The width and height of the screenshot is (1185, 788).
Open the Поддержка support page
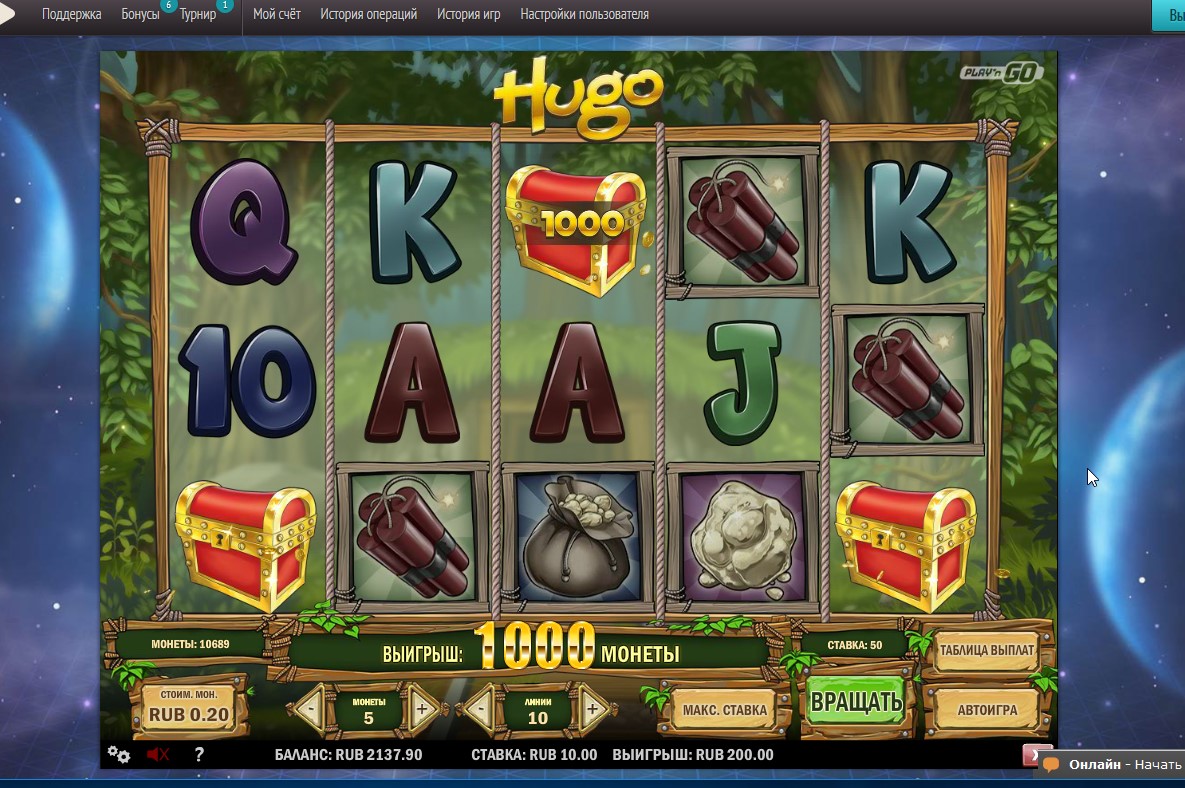click(71, 15)
